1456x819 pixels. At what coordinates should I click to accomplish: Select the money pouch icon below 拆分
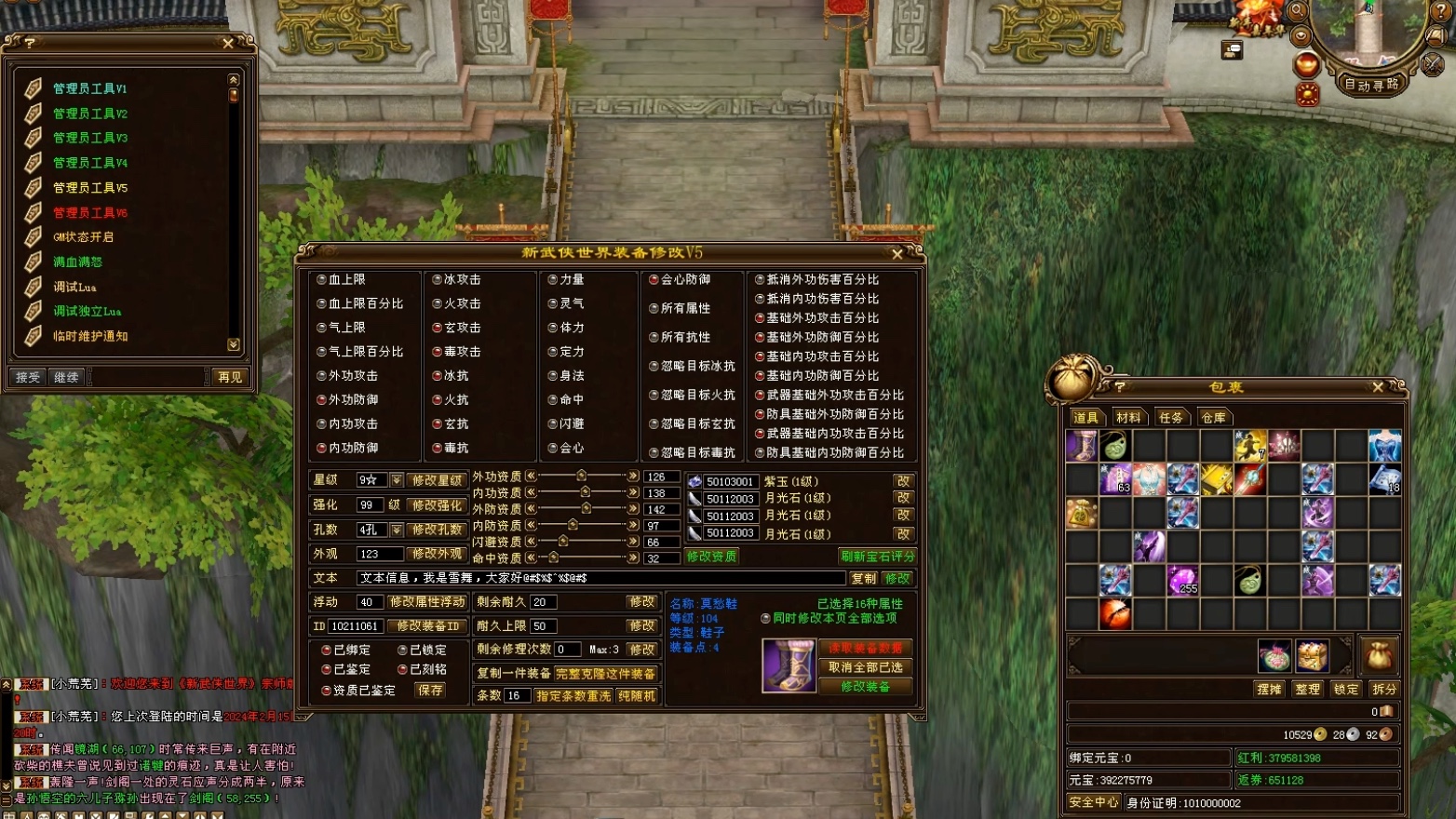click(1380, 657)
